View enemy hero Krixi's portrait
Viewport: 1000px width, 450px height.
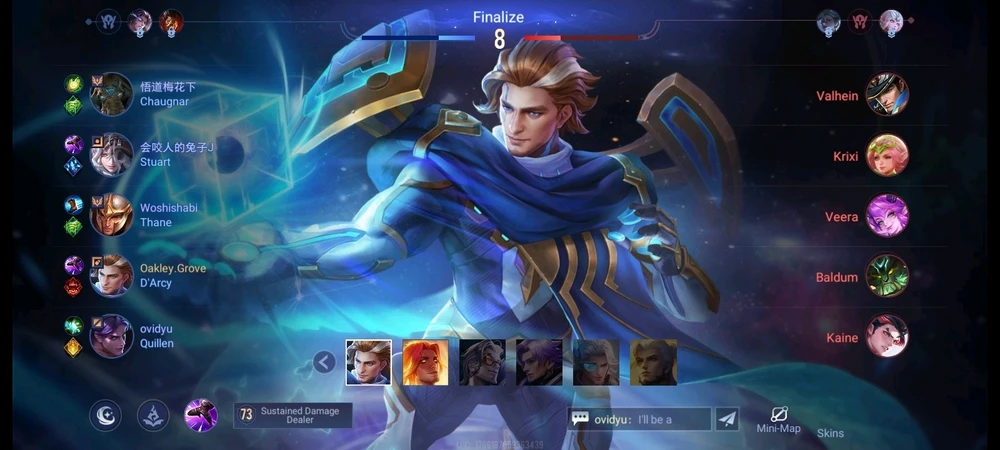pyautogui.click(x=887, y=156)
